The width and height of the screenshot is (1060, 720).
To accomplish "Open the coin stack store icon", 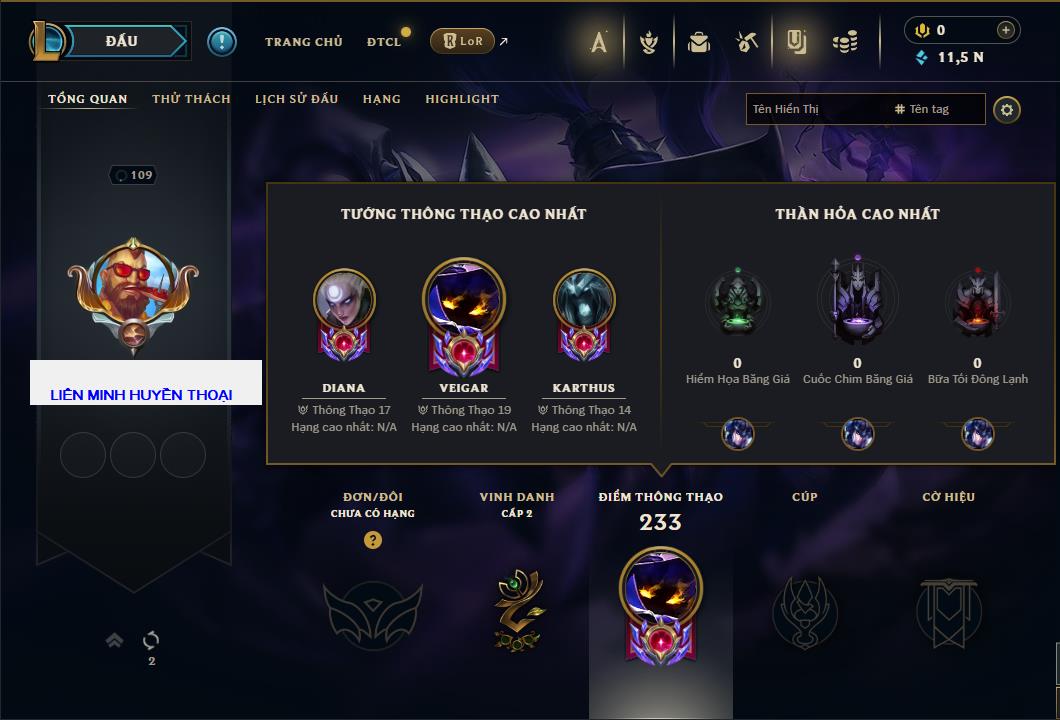I will coord(845,42).
